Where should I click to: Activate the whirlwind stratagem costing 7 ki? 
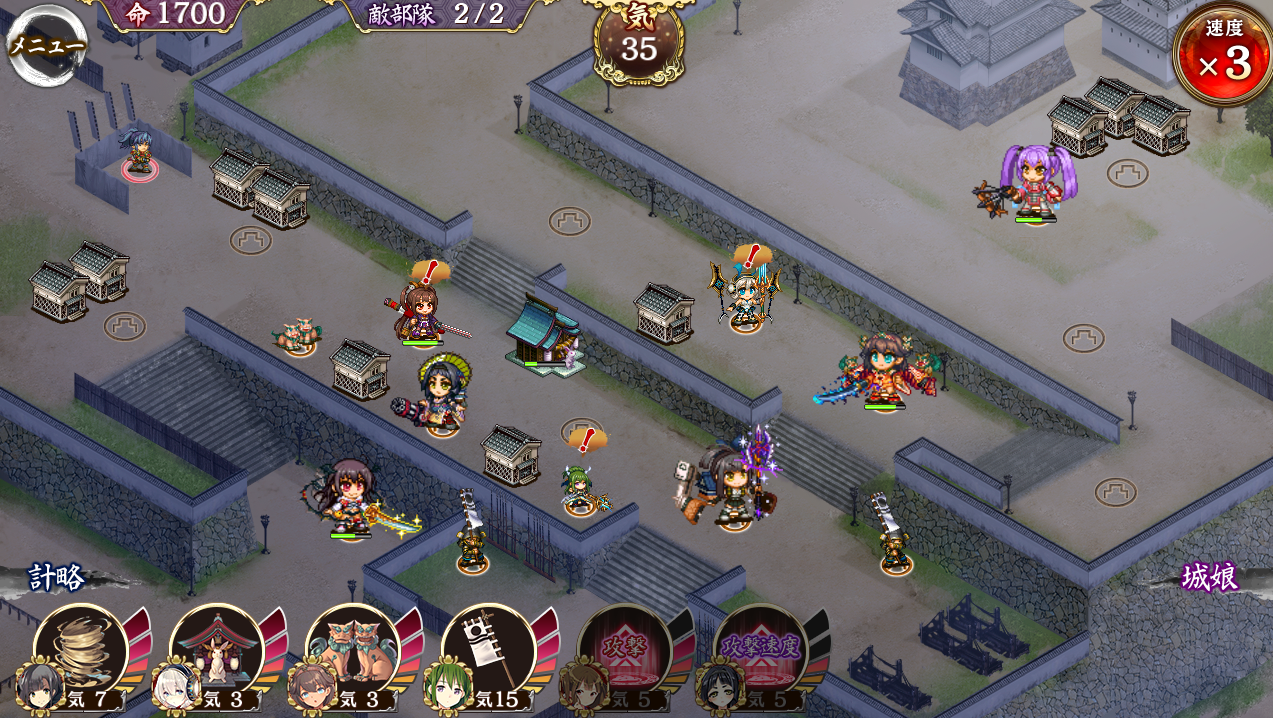(x=80, y=651)
